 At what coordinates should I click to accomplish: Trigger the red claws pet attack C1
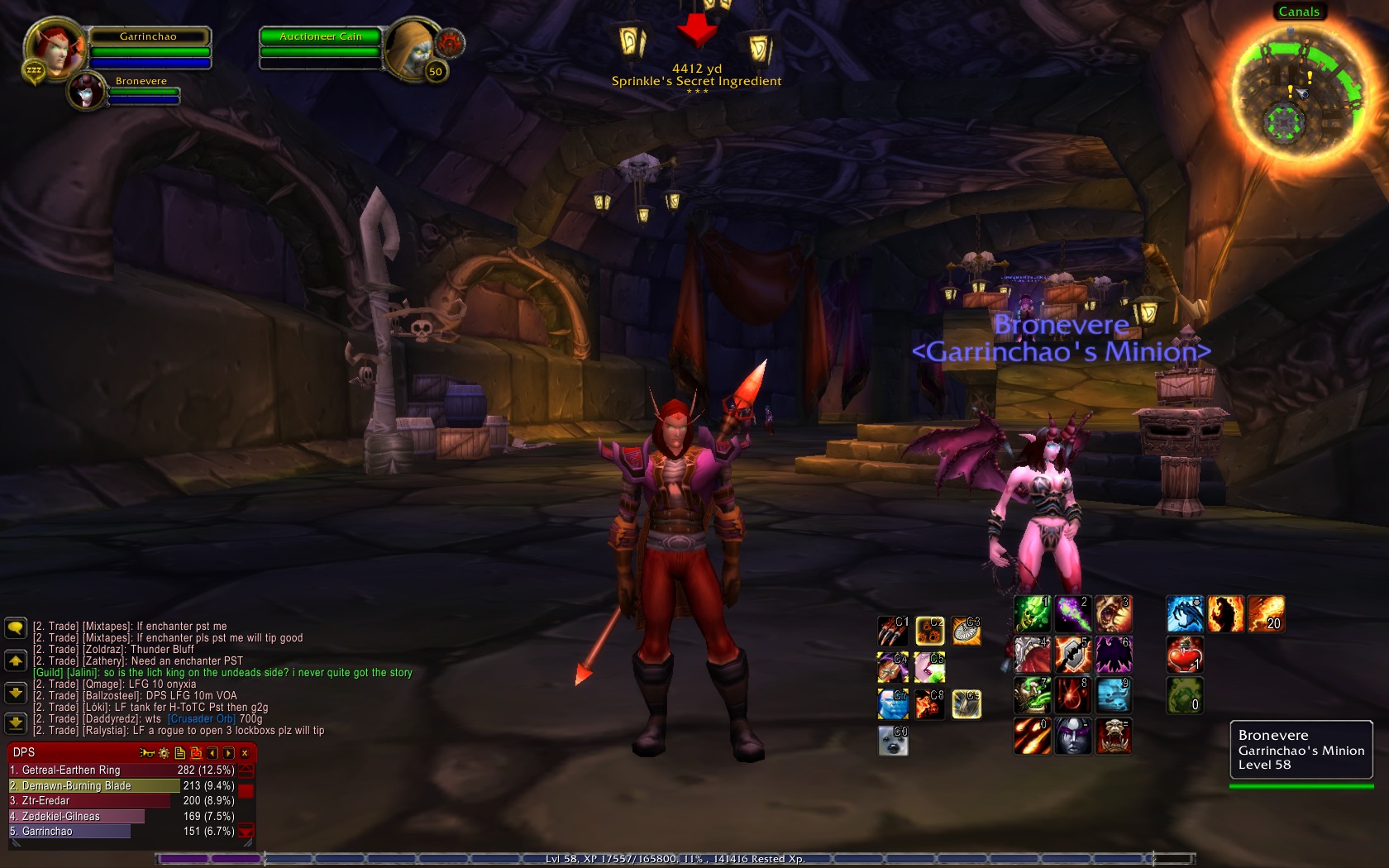(x=893, y=631)
